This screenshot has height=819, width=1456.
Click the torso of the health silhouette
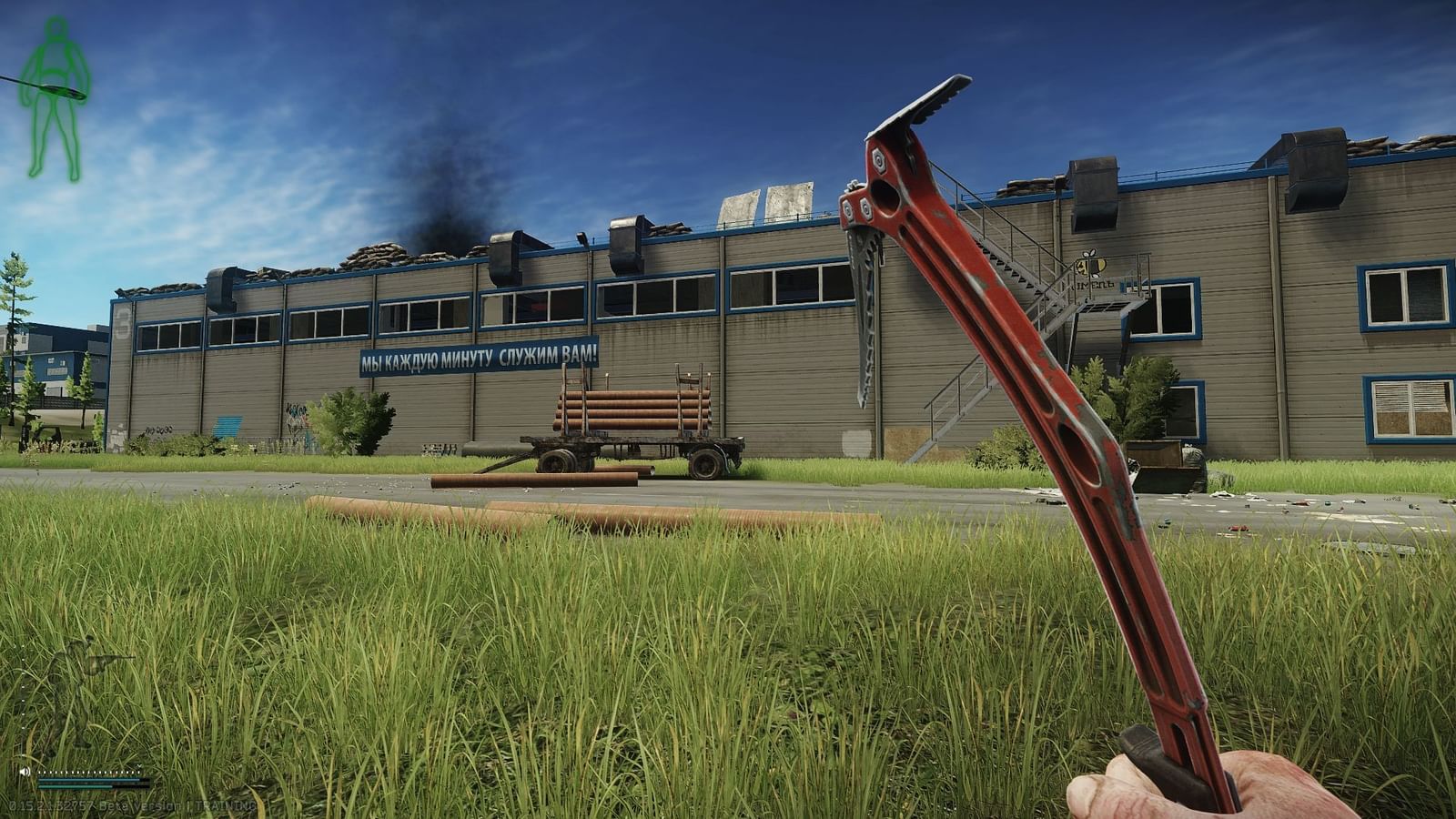[x=55, y=62]
